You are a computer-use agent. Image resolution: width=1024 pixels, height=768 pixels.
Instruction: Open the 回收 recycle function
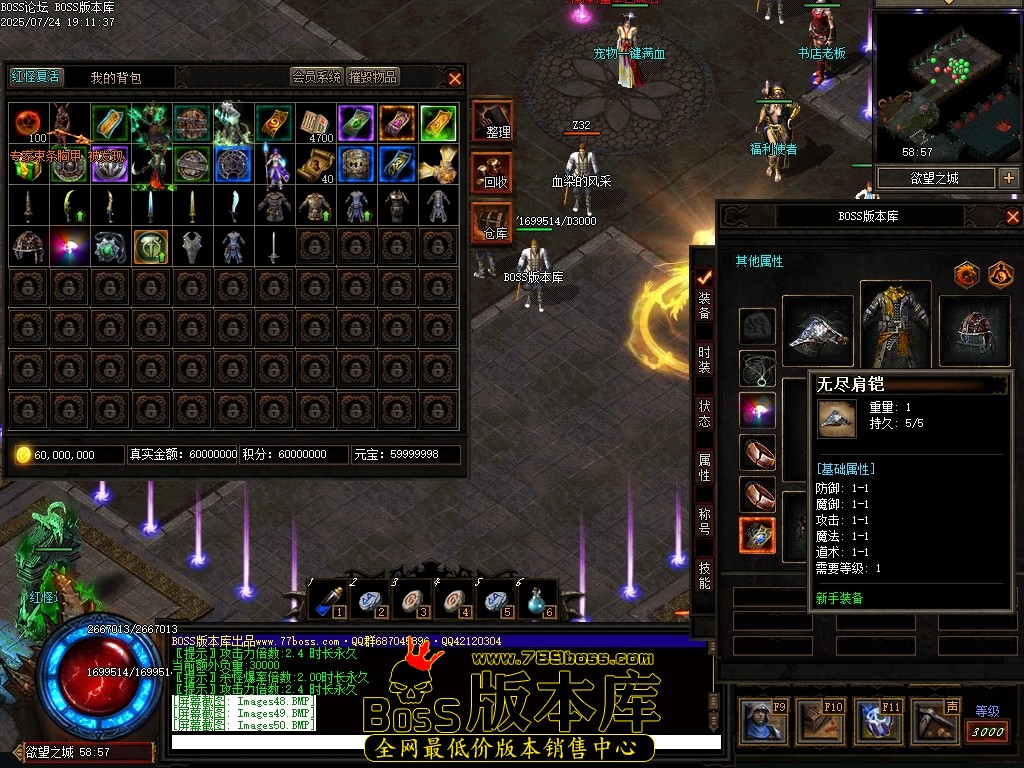click(492, 173)
